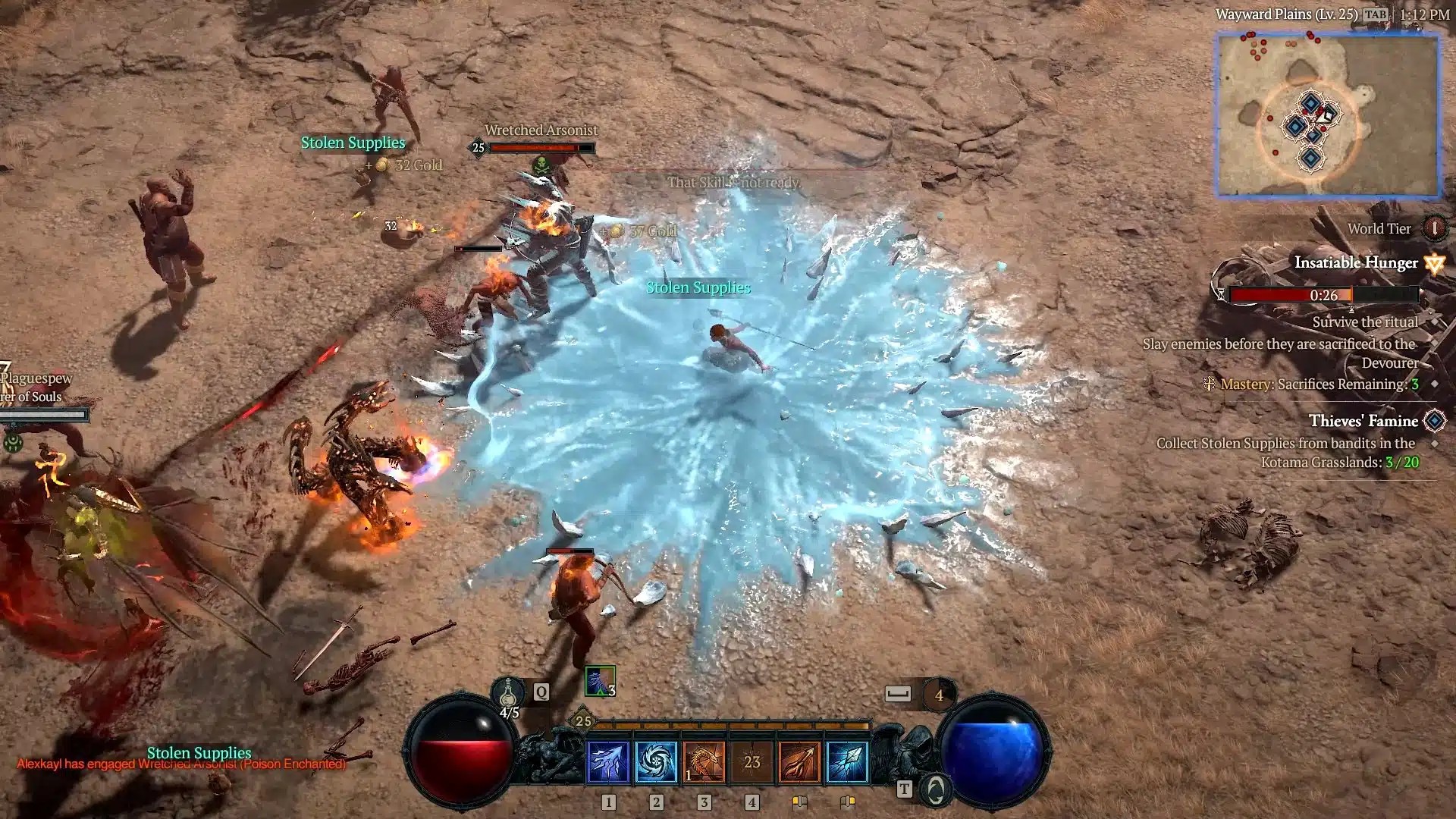The image size is (1456, 819).
Task: Click the Stolen Supplies pickup label
Action: point(696,287)
